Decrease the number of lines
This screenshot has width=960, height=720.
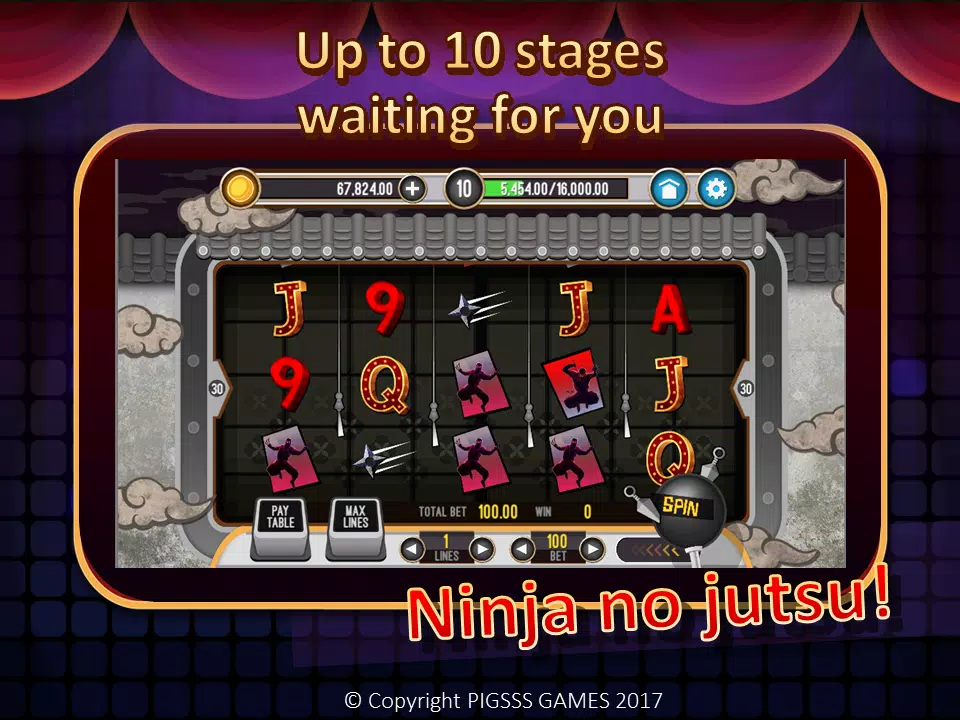(x=411, y=549)
